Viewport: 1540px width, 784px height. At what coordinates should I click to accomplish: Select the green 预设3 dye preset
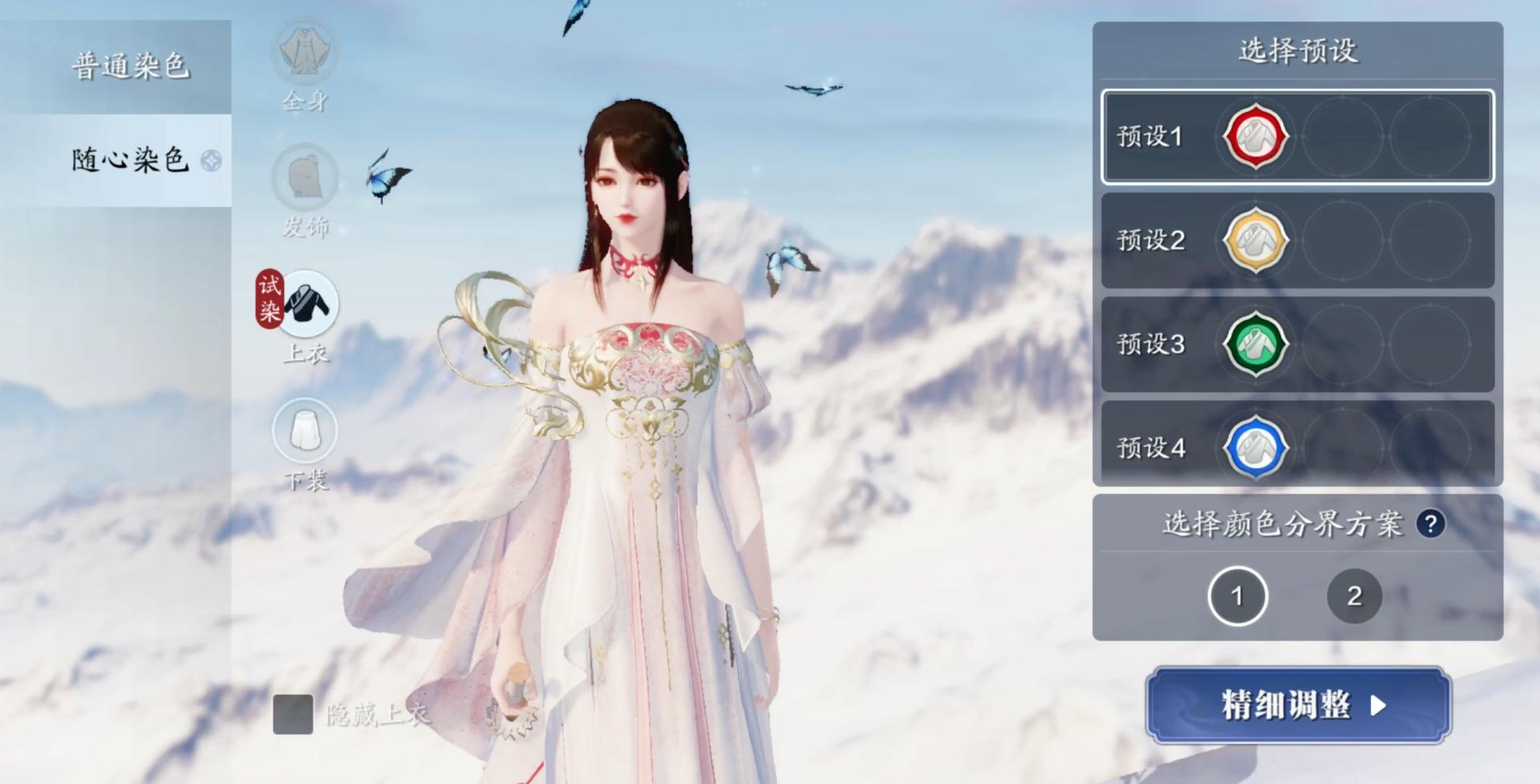point(1255,344)
